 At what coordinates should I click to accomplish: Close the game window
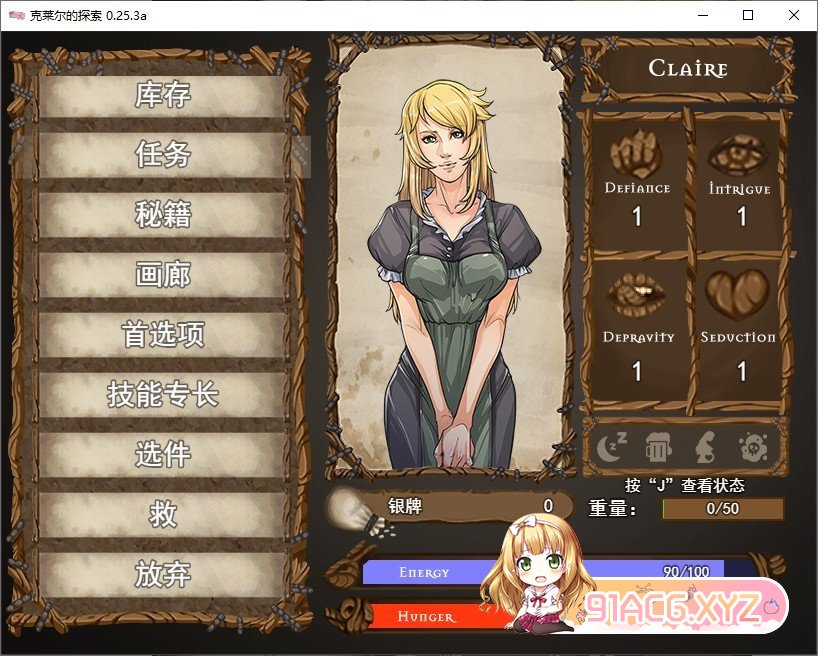pyautogui.click(x=794, y=15)
